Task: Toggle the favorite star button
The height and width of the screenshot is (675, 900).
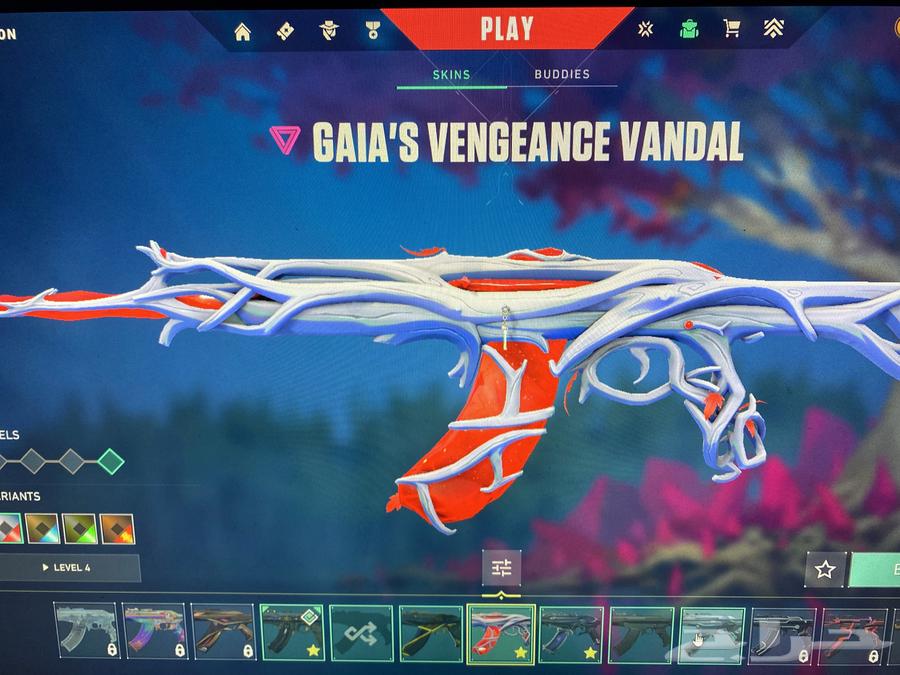Action: [x=825, y=570]
